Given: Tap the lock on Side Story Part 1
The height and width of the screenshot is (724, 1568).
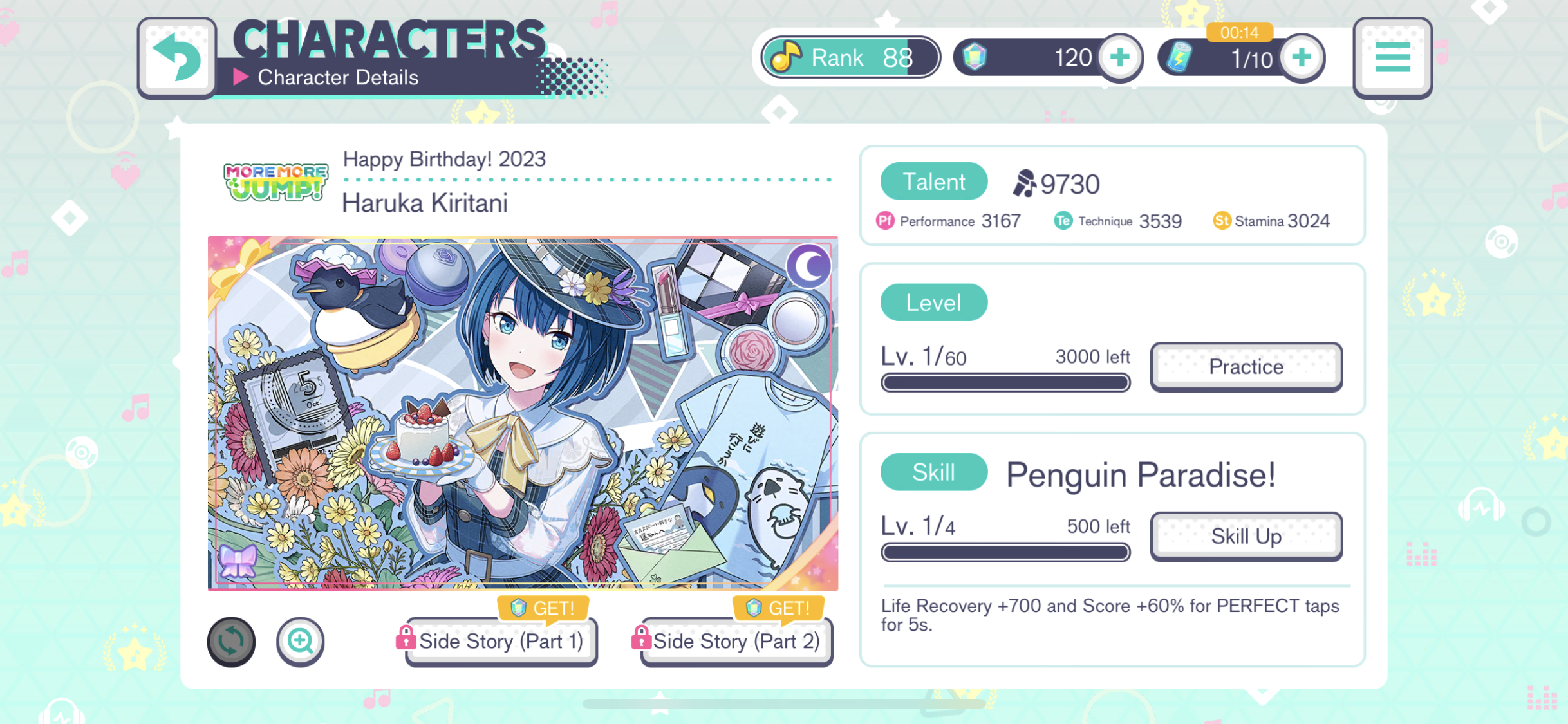Looking at the screenshot, I should coord(406,638).
